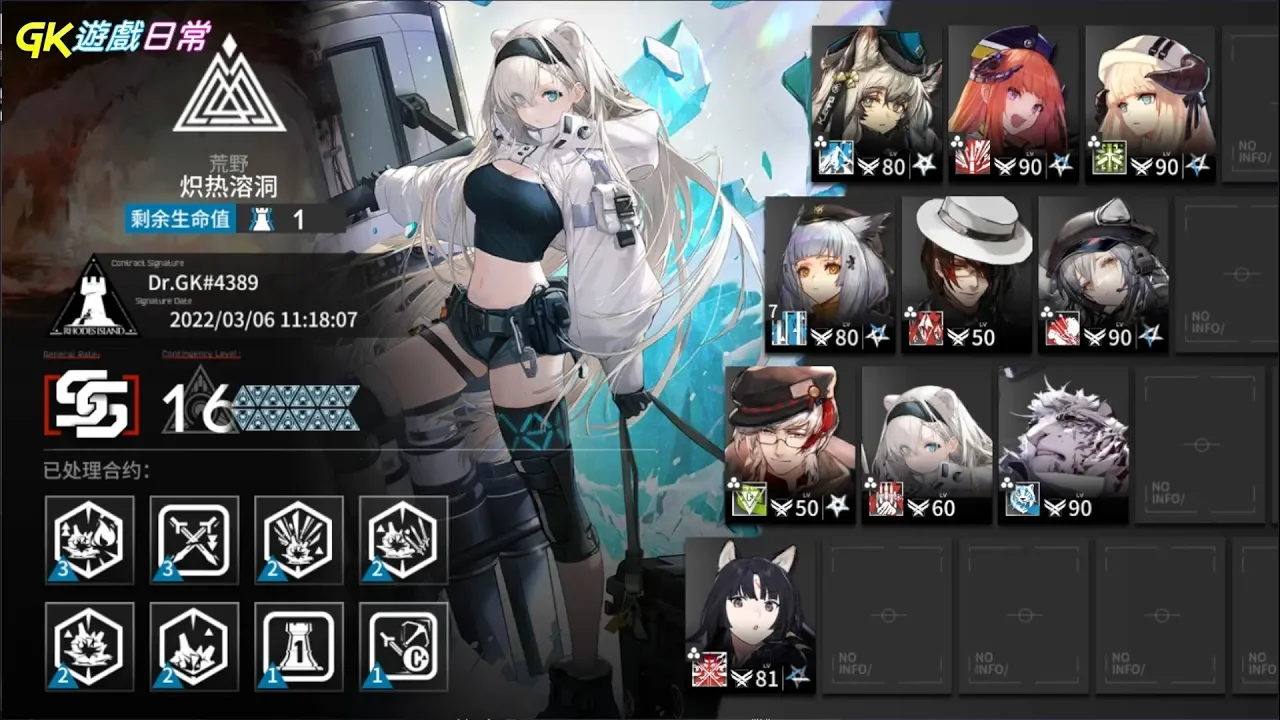The height and width of the screenshot is (720, 1280).
Task: Click the GK channel logo overlay
Action: (112, 38)
